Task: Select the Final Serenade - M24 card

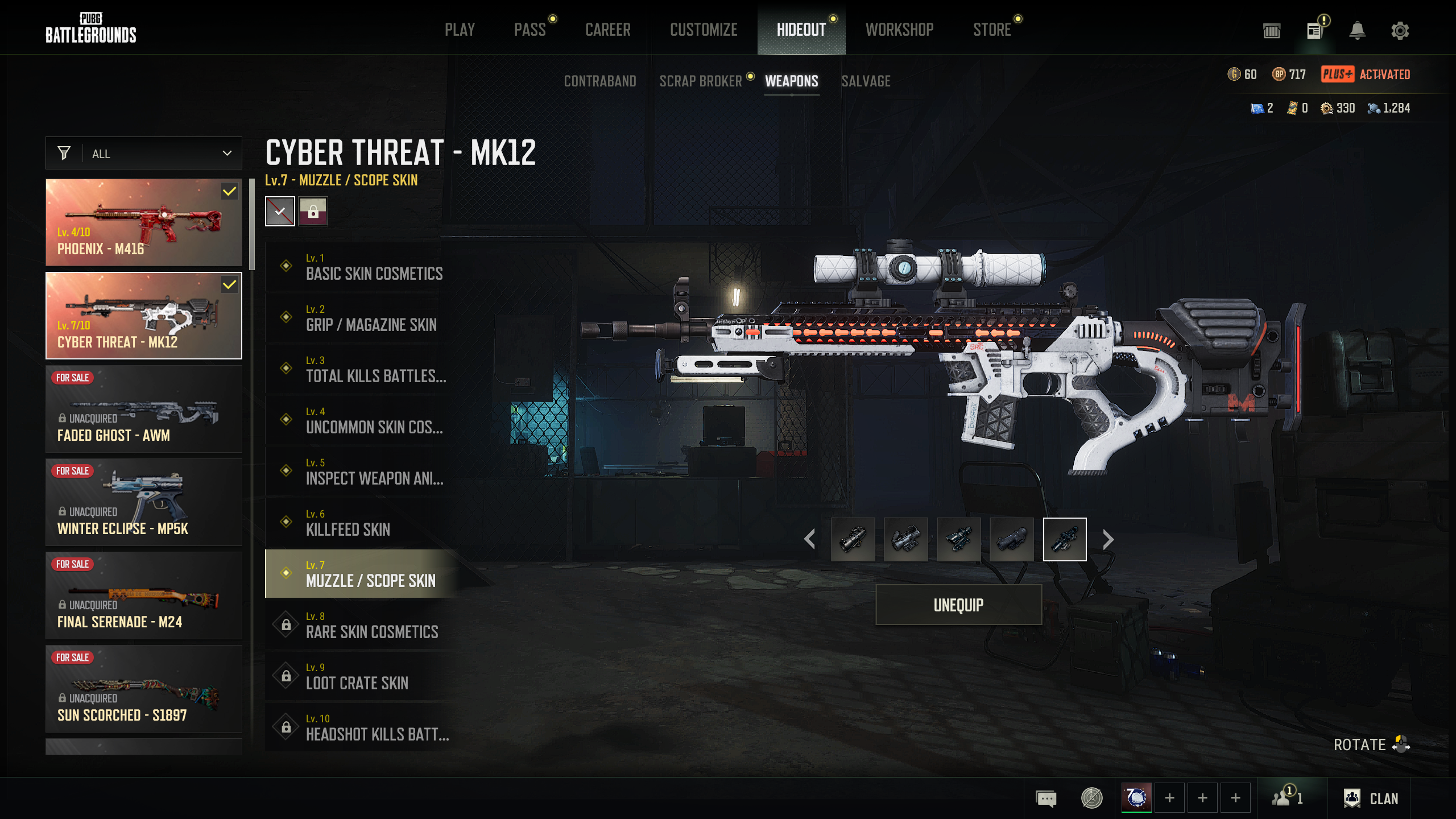Action: coord(144,595)
